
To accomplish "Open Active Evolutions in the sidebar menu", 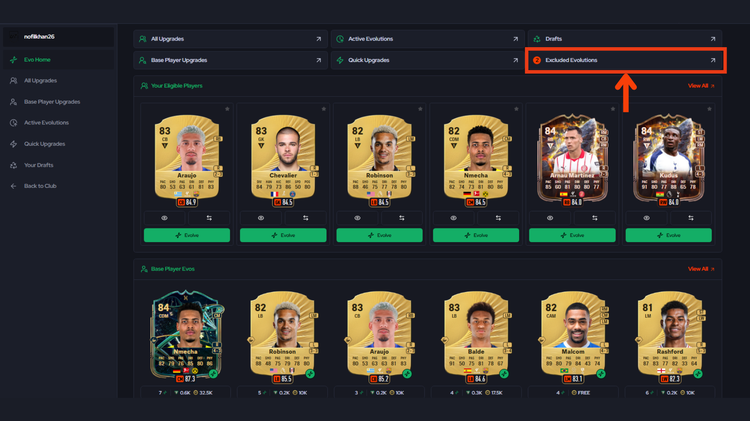I will (46, 123).
